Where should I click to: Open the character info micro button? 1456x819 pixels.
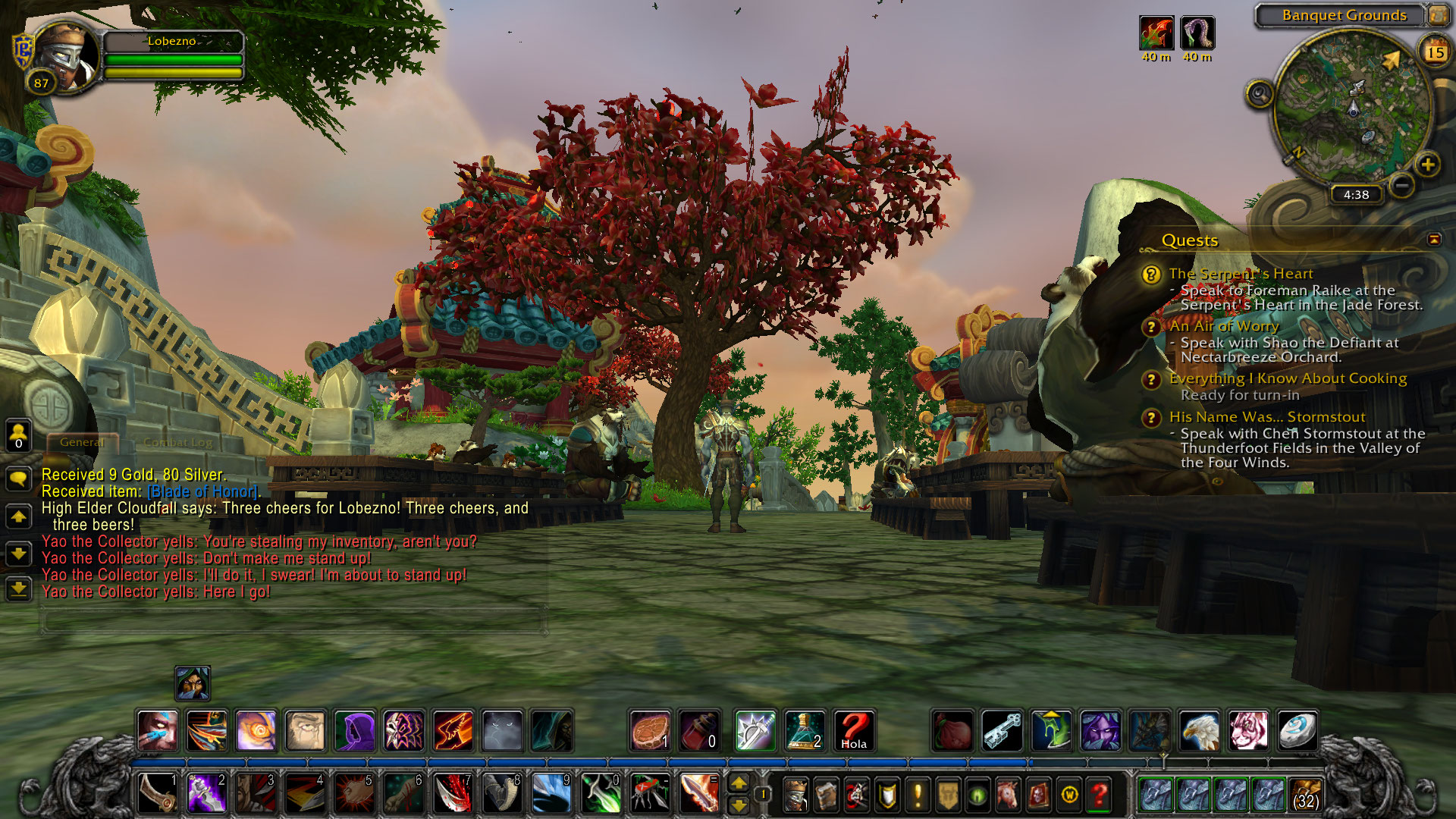pos(795,795)
